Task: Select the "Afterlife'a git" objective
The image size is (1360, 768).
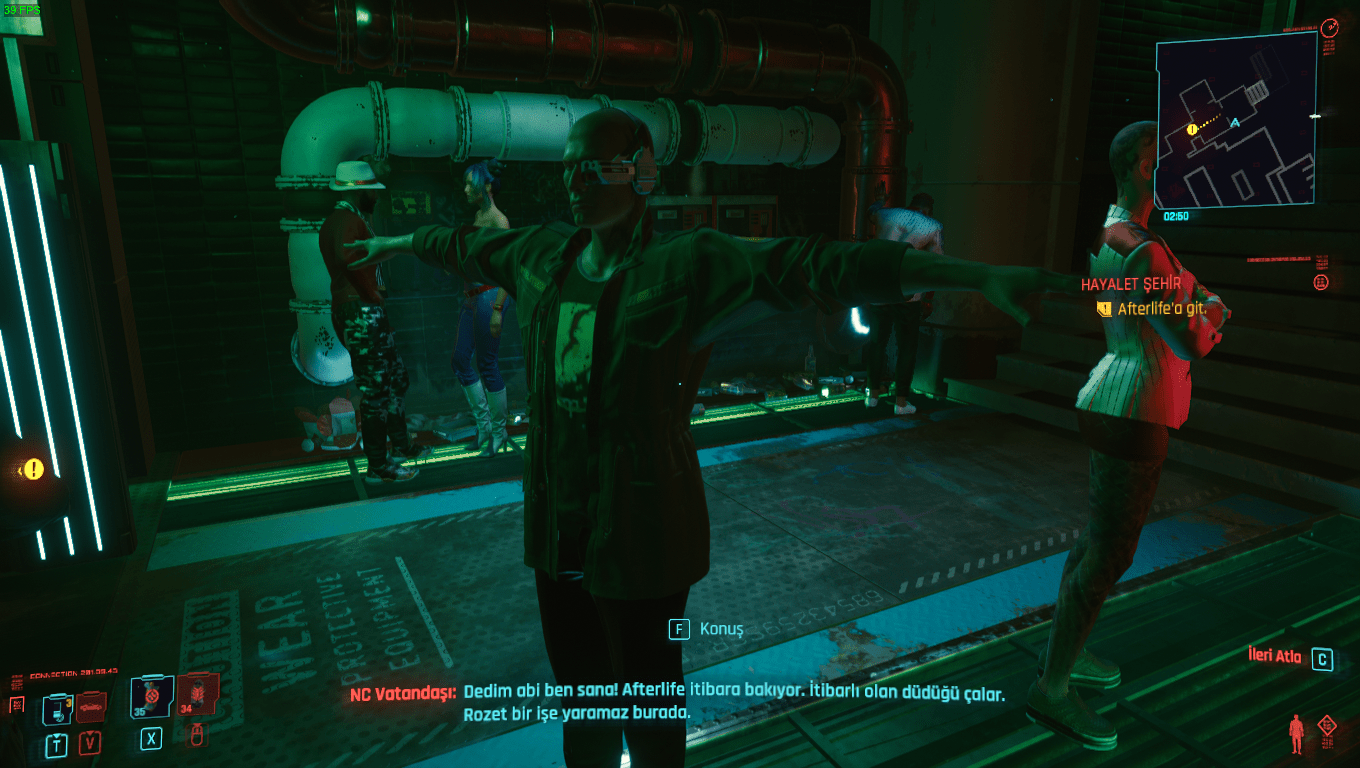Action: tap(1161, 309)
